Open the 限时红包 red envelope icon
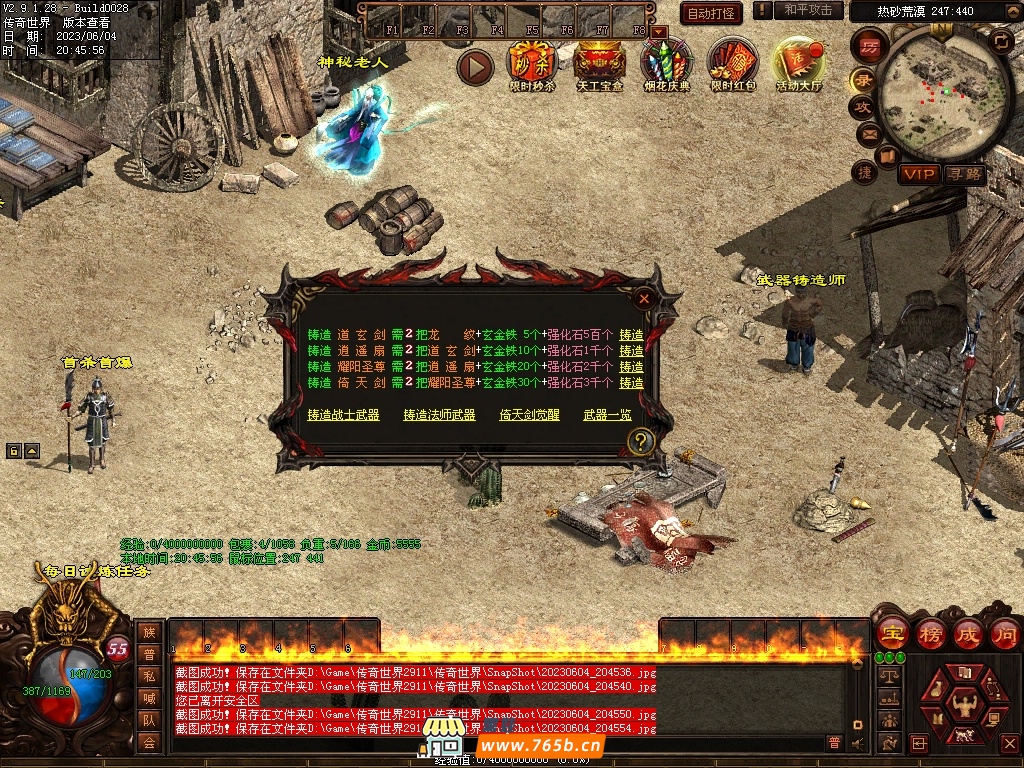This screenshot has width=1024, height=768. [733, 64]
